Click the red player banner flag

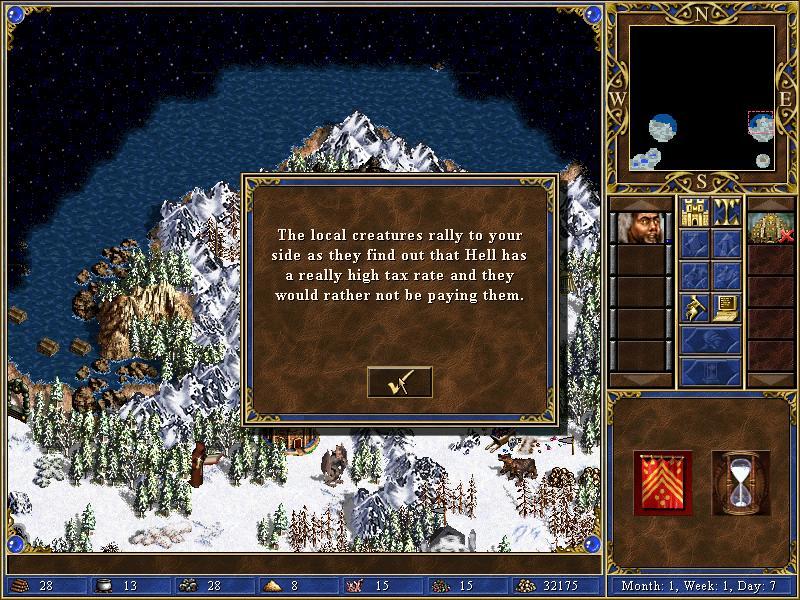662,482
